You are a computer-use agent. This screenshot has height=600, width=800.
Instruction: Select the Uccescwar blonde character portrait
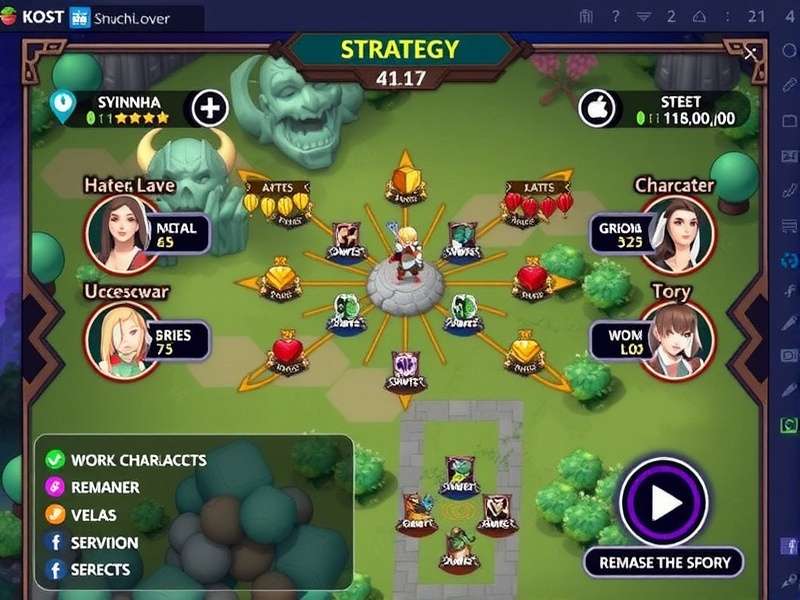pyautogui.click(x=122, y=338)
